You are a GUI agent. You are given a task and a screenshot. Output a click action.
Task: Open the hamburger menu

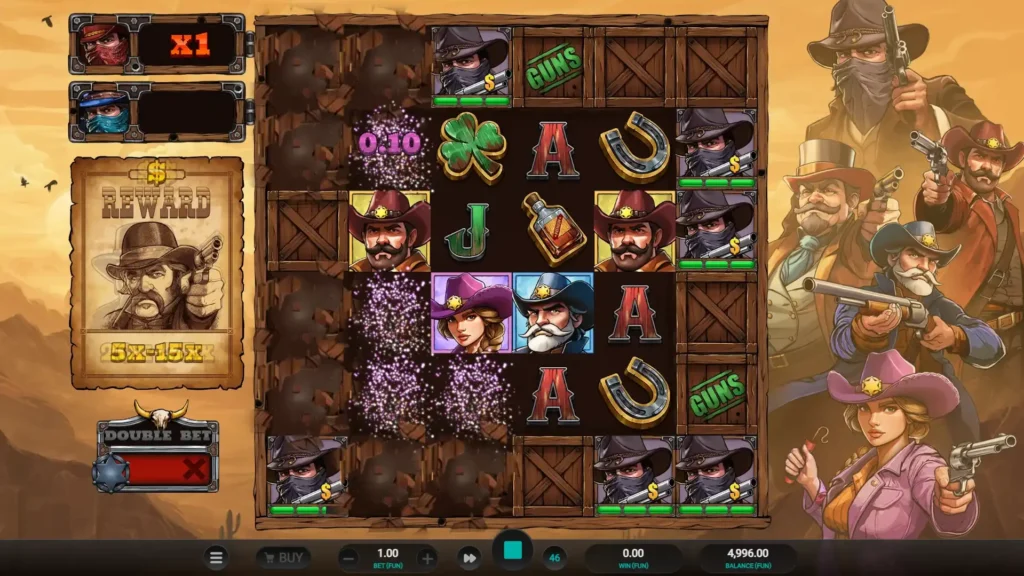click(x=216, y=557)
